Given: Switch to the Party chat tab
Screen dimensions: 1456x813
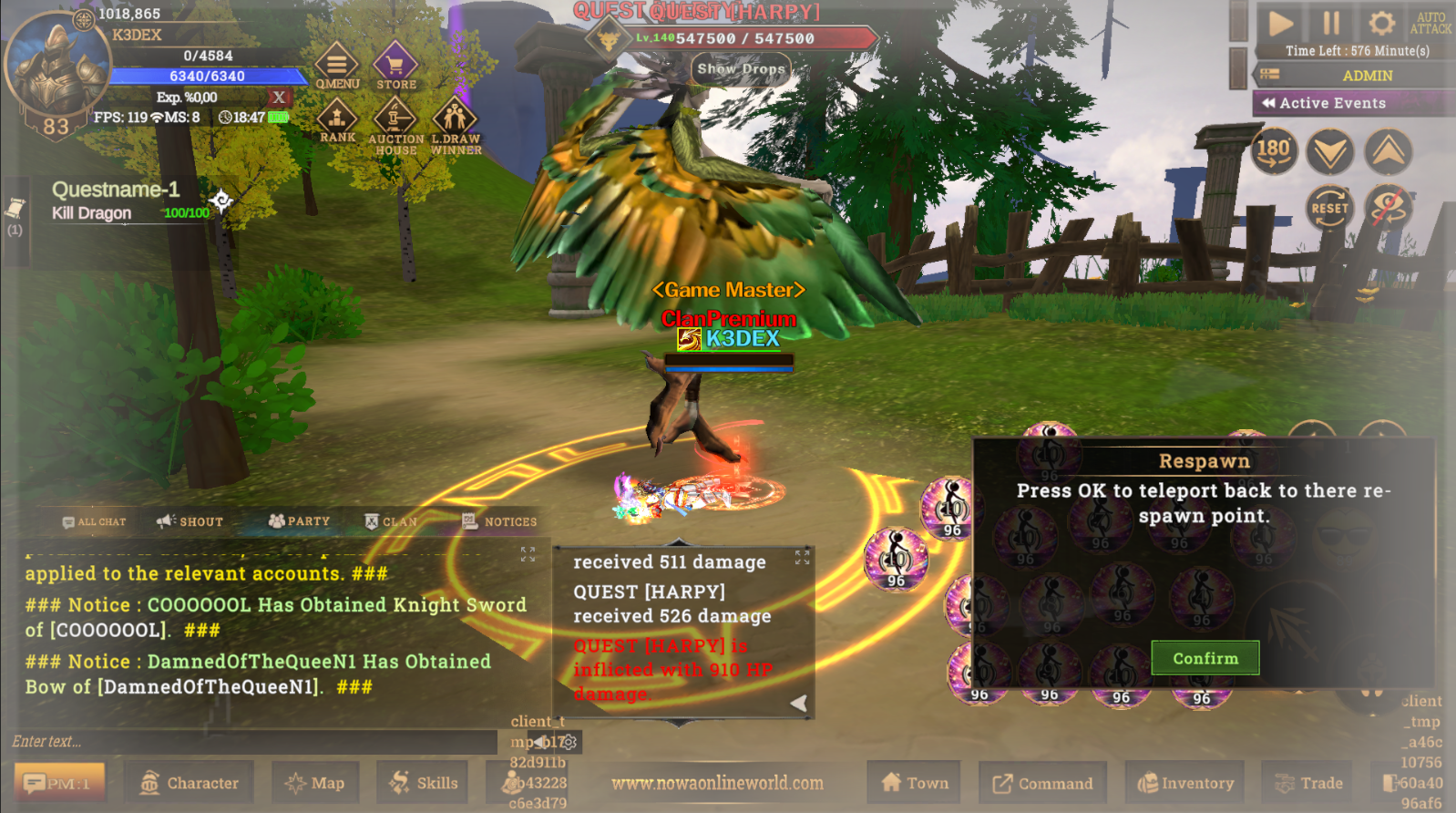Looking at the screenshot, I should (x=299, y=521).
